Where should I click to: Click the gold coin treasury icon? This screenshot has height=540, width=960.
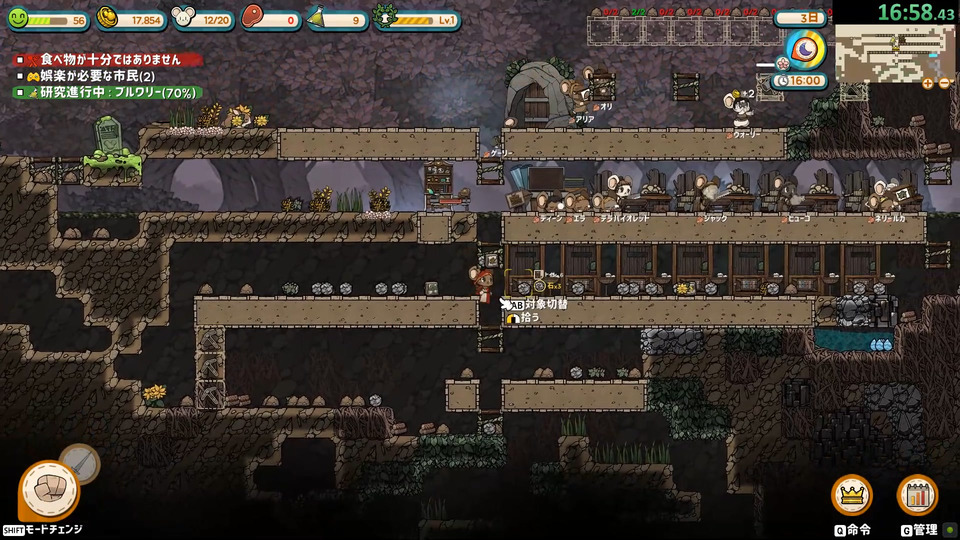[110, 18]
